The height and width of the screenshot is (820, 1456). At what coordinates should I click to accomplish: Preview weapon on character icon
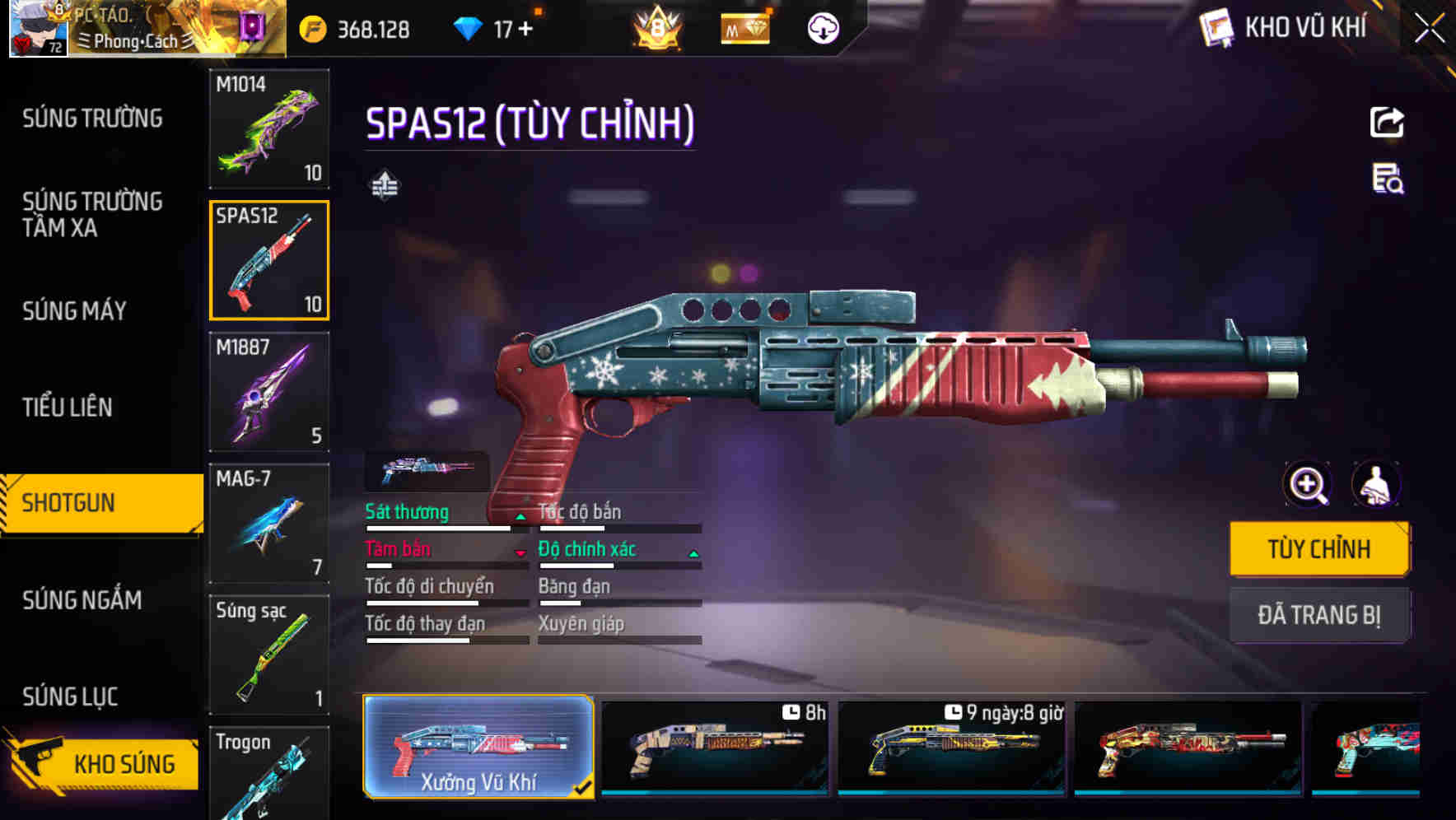[x=1375, y=485]
